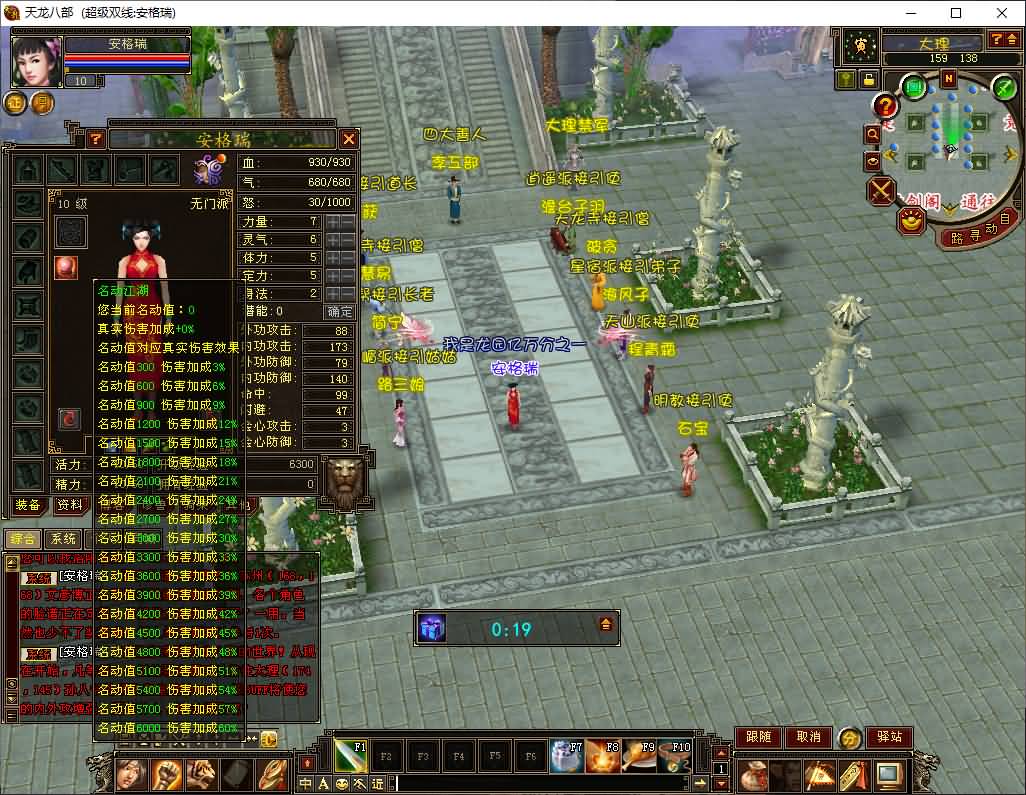Activate the F1 sword skill slot
Image resolution: width=1026 pixels, height=795 pixels.
coord(351,755)
